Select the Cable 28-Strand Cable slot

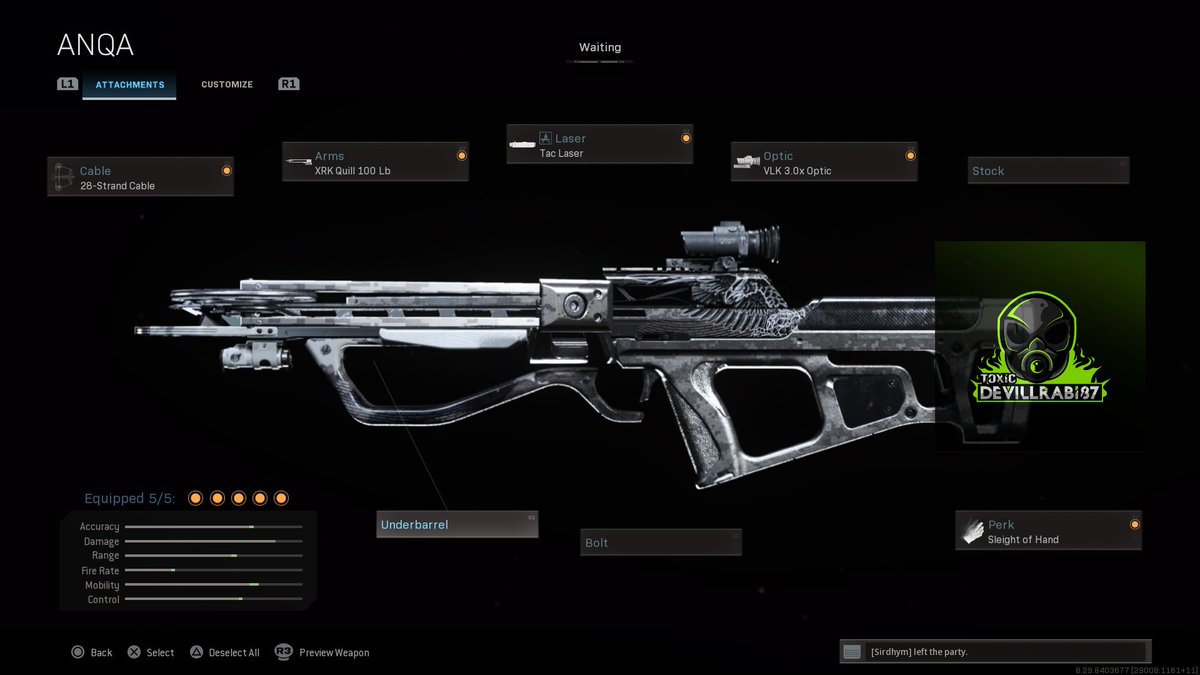pyautogui.click(x=140, y=177)
